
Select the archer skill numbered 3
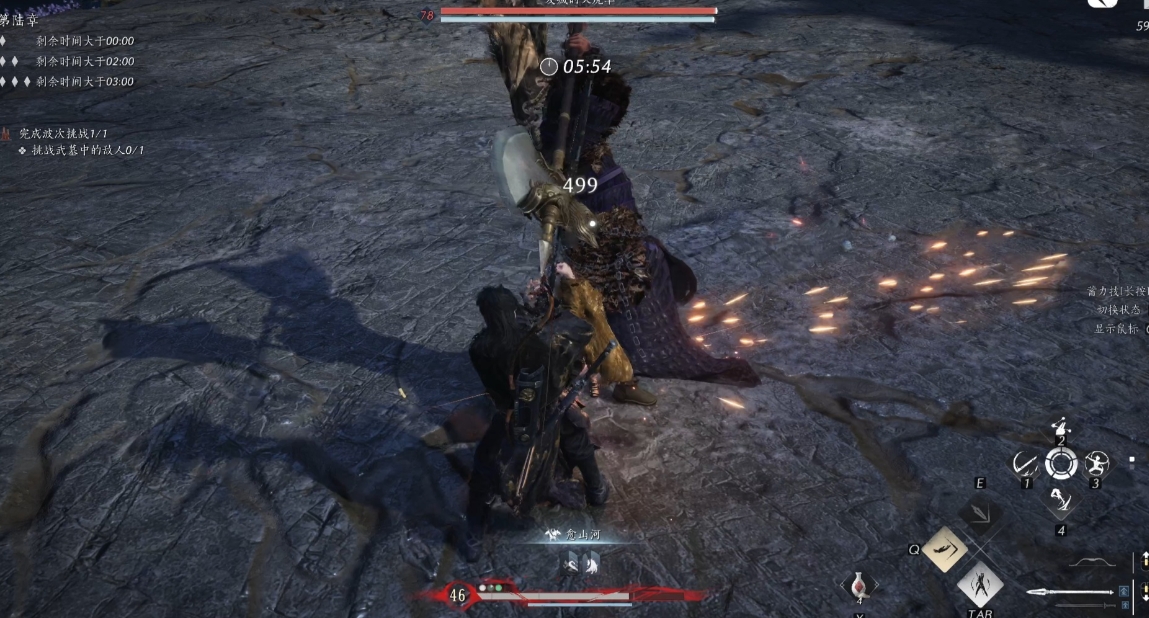(x=1097, y=463)
